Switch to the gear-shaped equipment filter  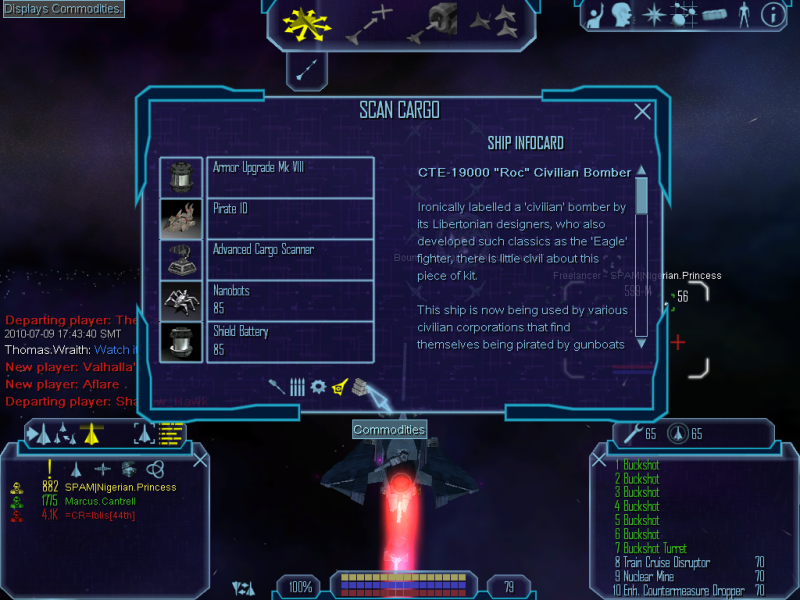(x=318, y=386)
